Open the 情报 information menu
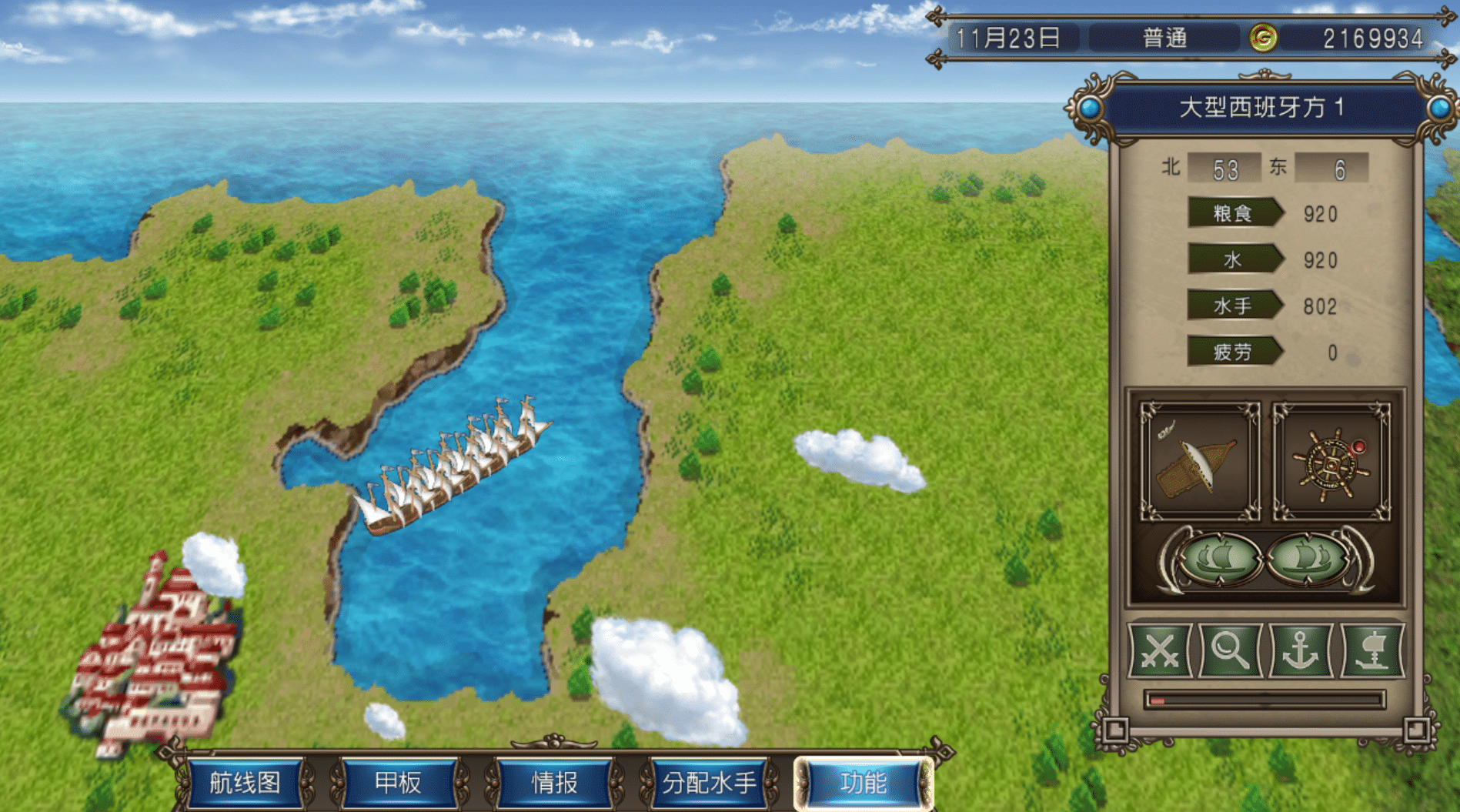 (554, 783)
